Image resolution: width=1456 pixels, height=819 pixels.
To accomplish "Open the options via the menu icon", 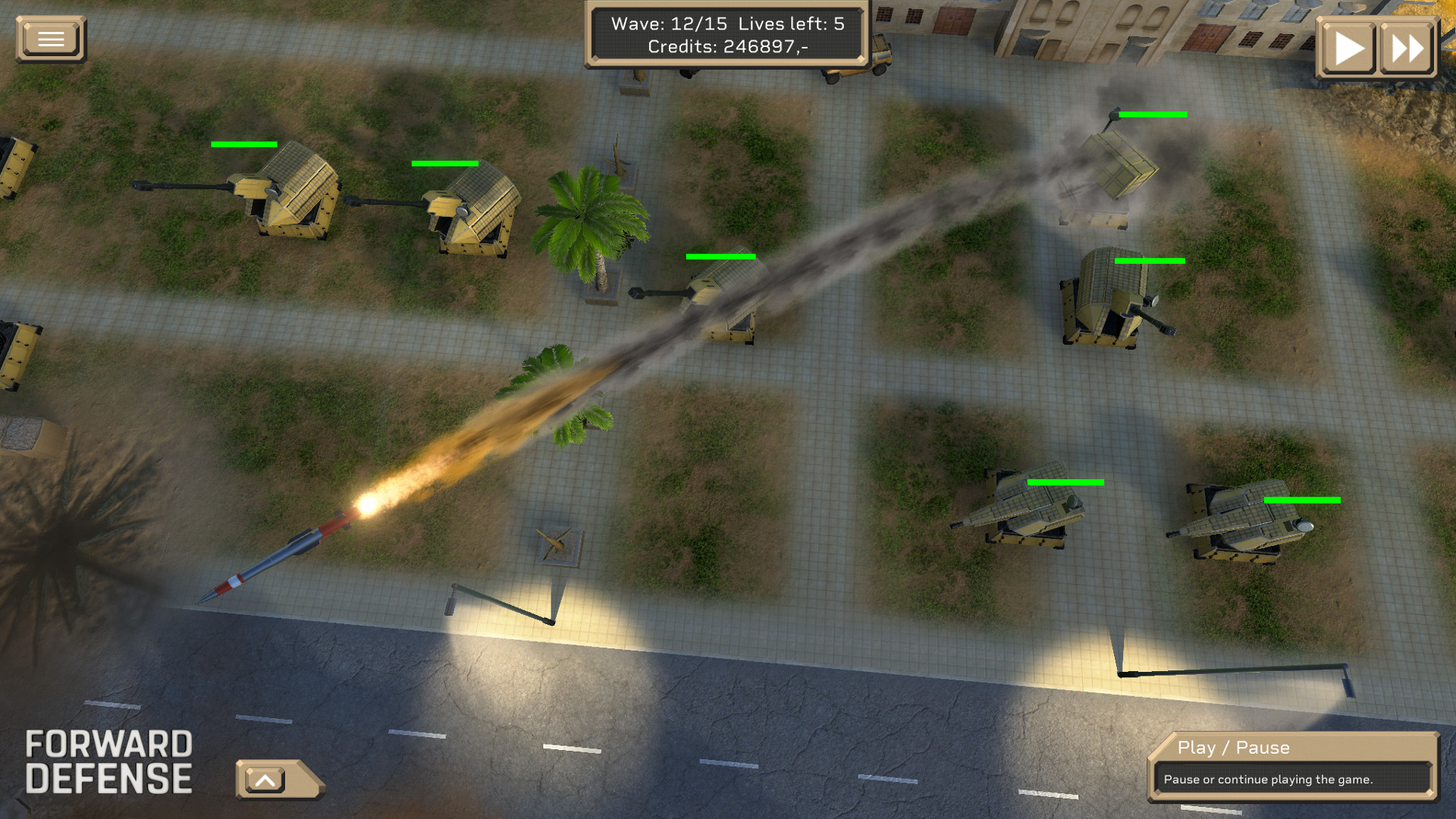I will 50,39.
